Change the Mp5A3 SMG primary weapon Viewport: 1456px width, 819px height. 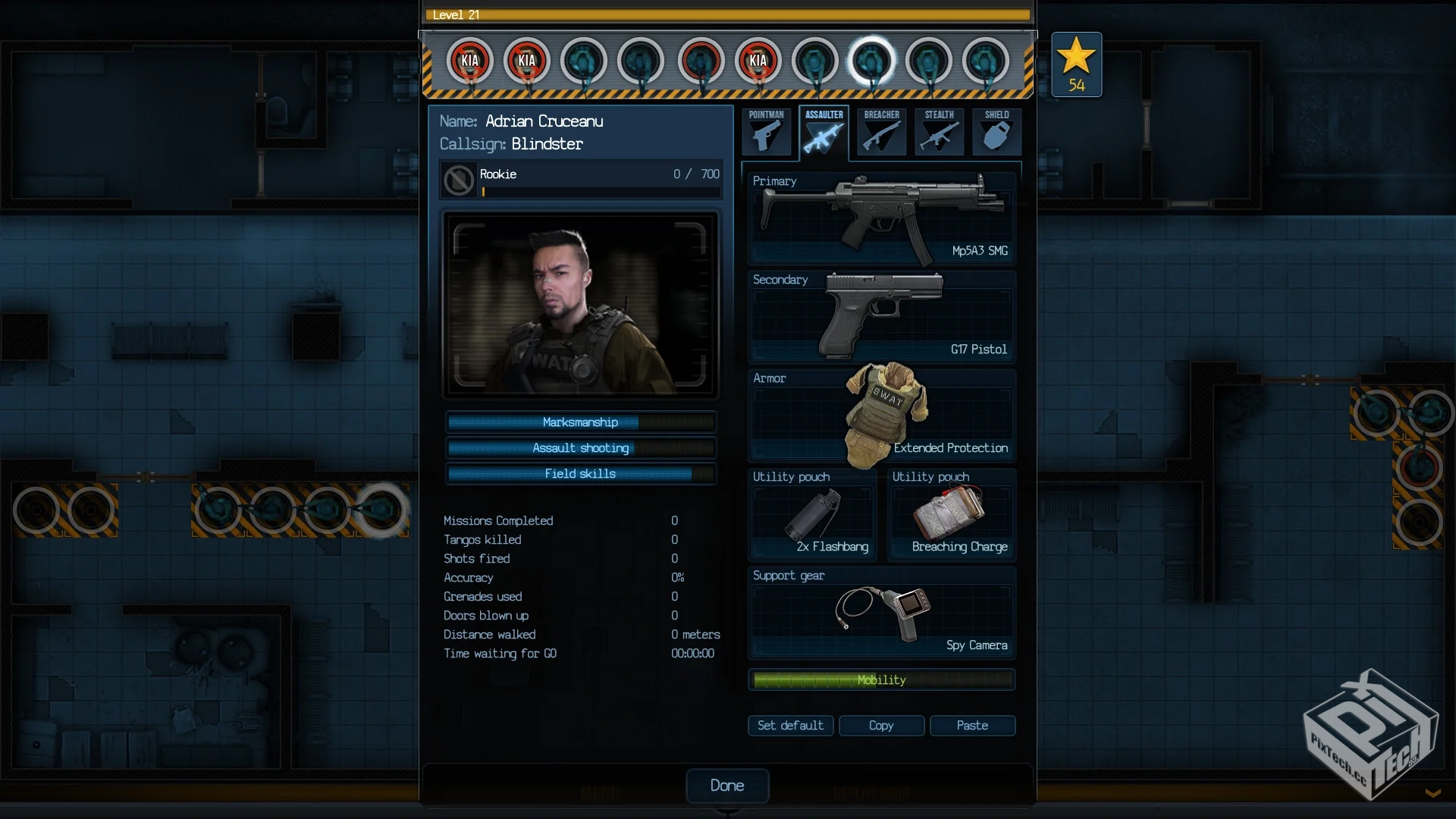tap(882, 218)
